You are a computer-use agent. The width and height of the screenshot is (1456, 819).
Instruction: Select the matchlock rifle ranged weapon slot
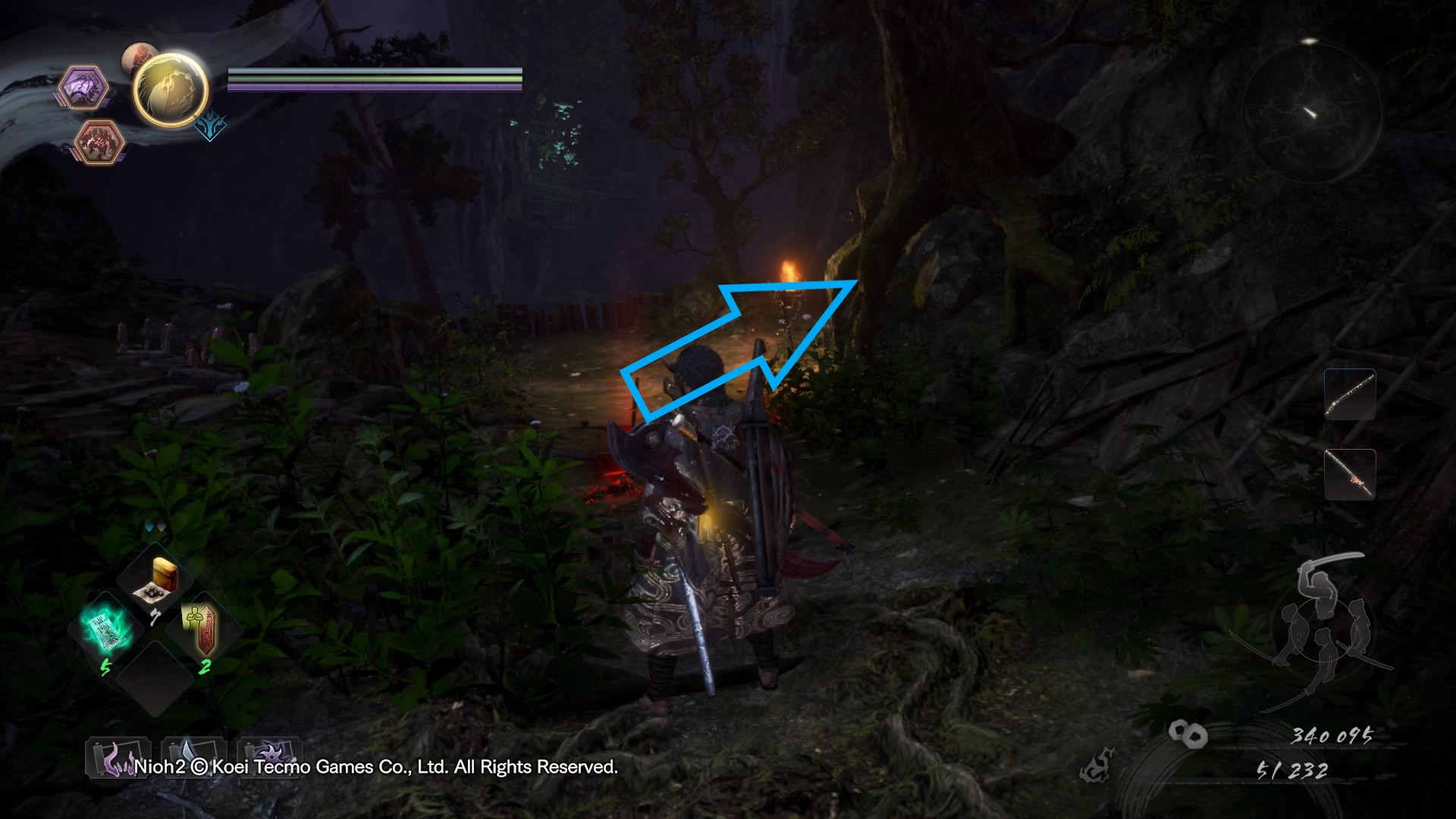(1350, 394)
